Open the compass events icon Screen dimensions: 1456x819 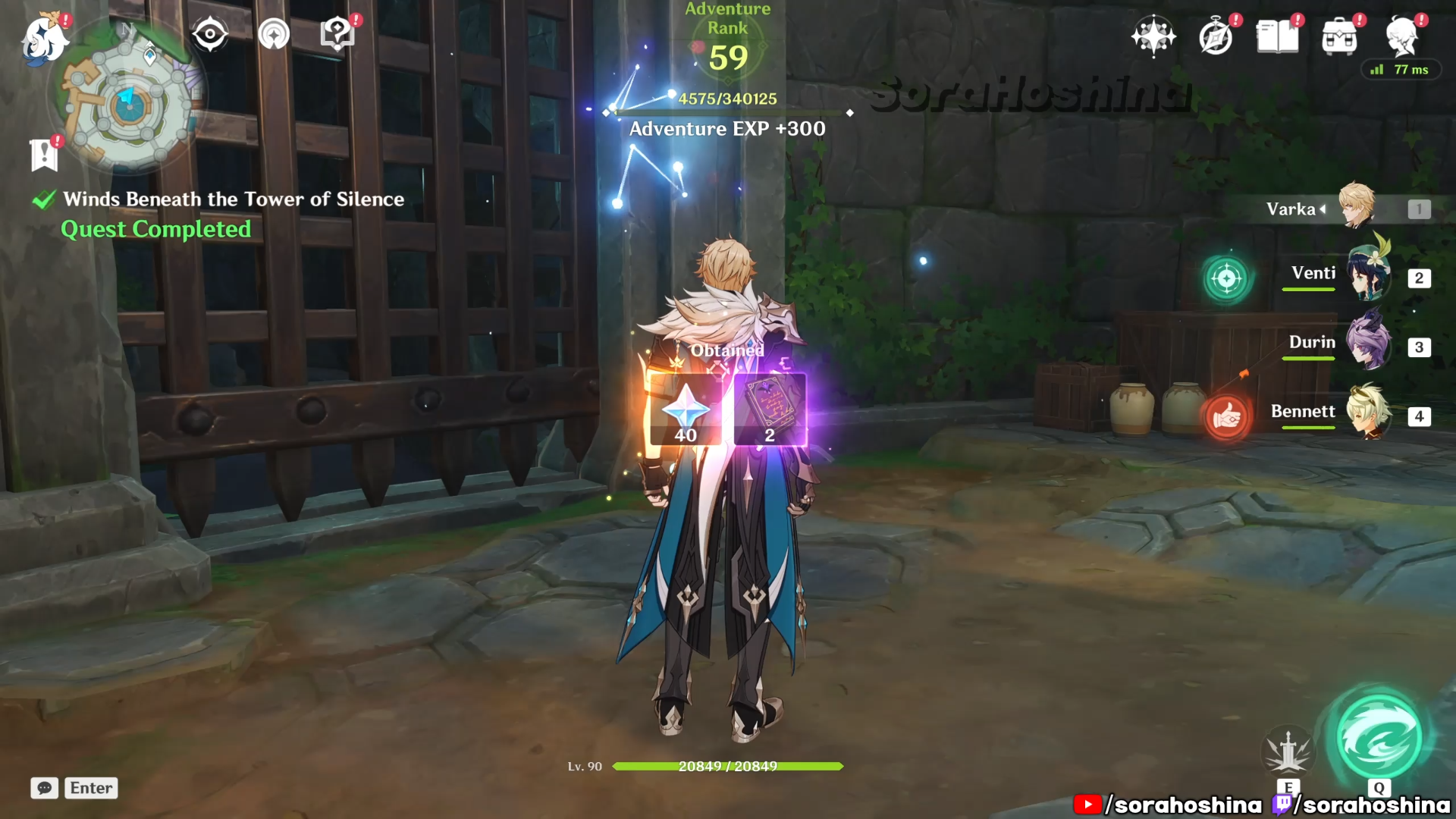click(x=1216, y=36)
